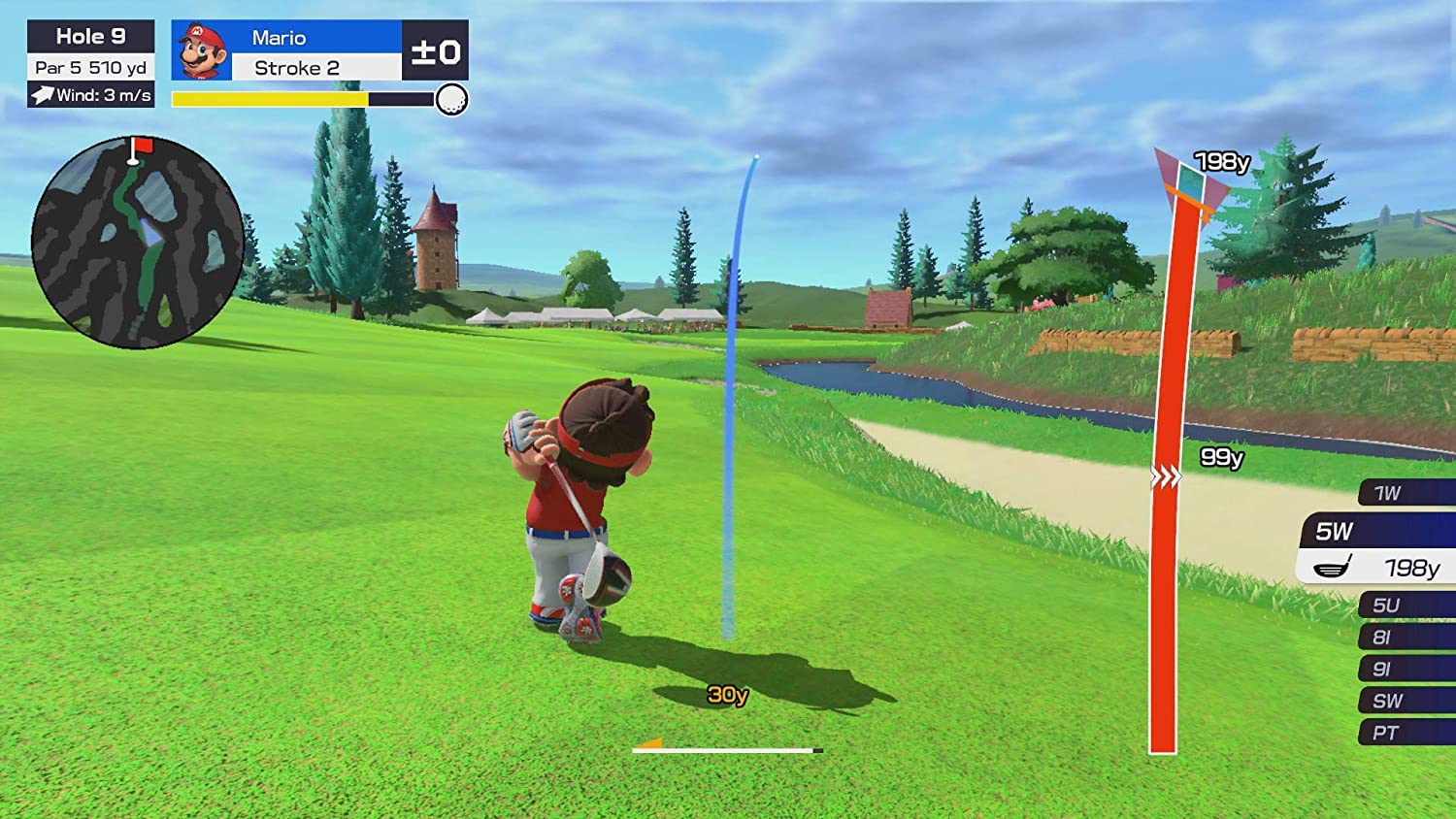Click the yellow power meter bar
Image resolution: width=1456 pixels, height=819 pixels.
(269, 96)
